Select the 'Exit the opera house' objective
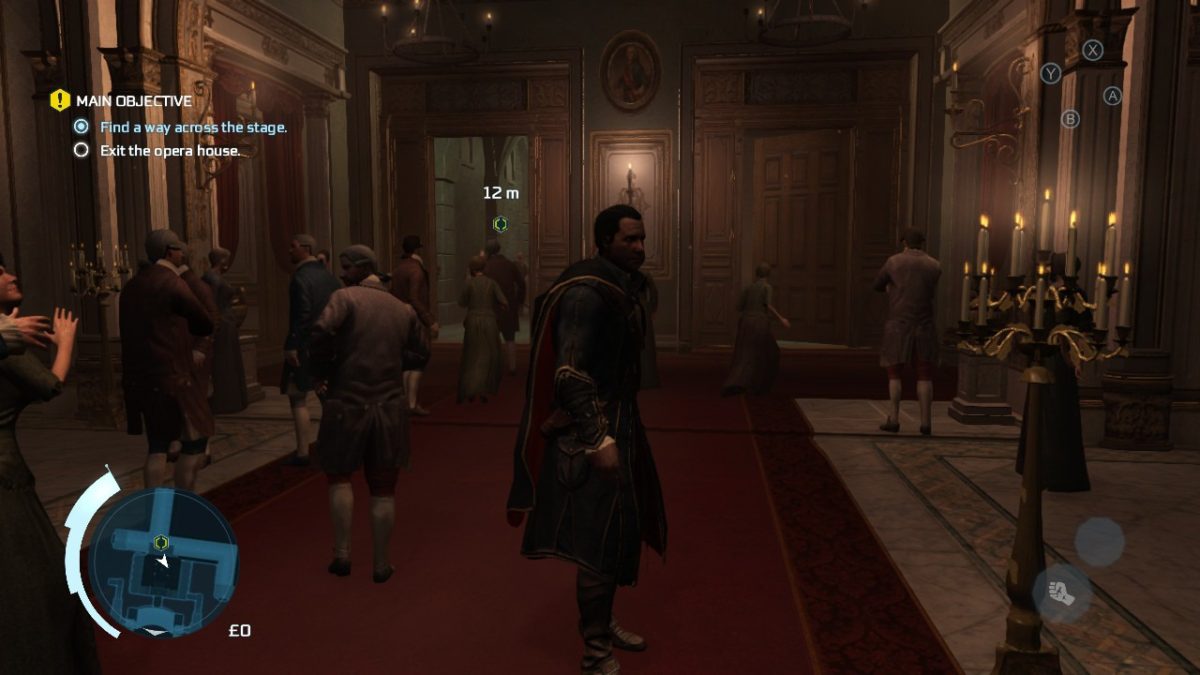The width and height of the screenshot is (1200, 675). (170, 151)
